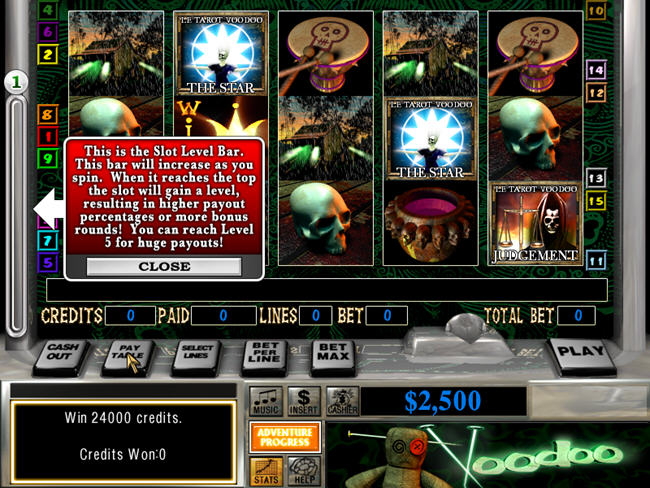The width and height of the screenshot is (650, 488).
Task: Toggle the Music button
Action: [266, 402]
